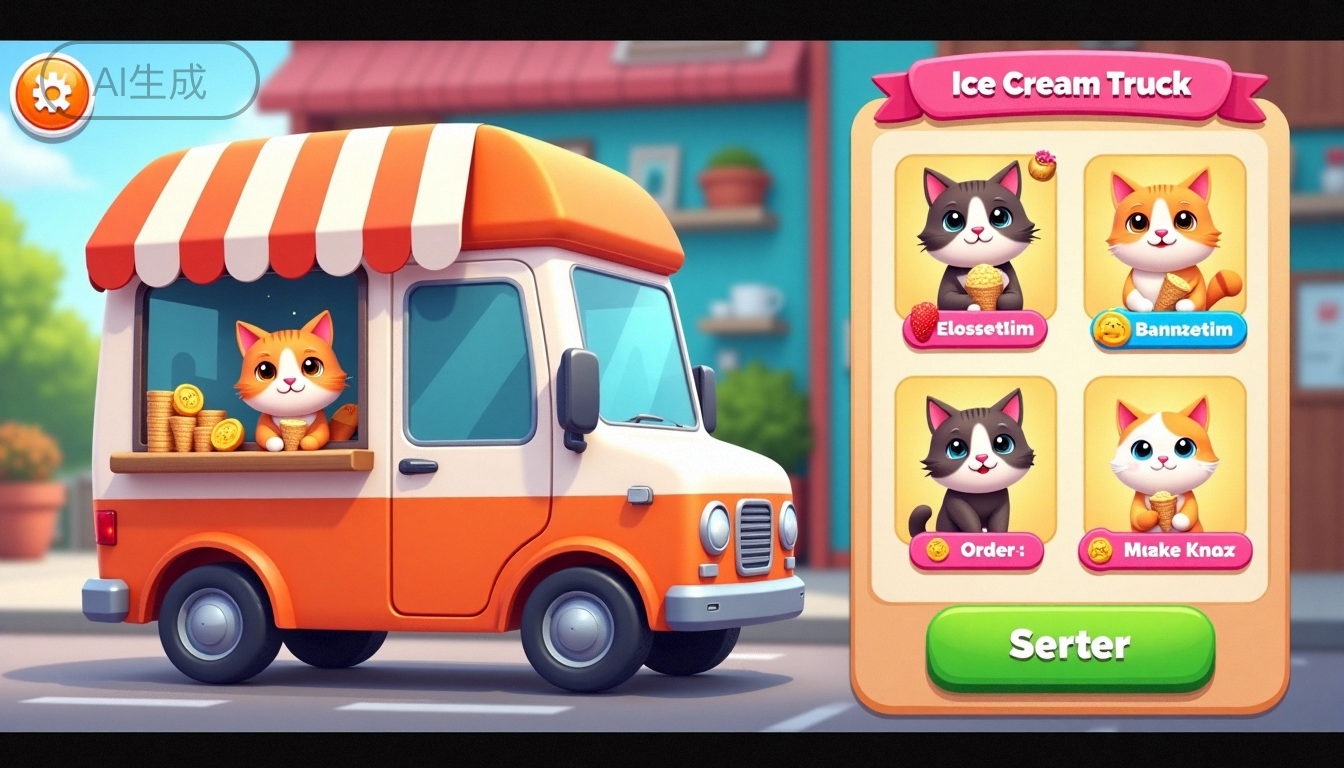Viewport: 1344px width, 768px height.
Task: Select the black cat card above Order
Action: coord(975,456)
